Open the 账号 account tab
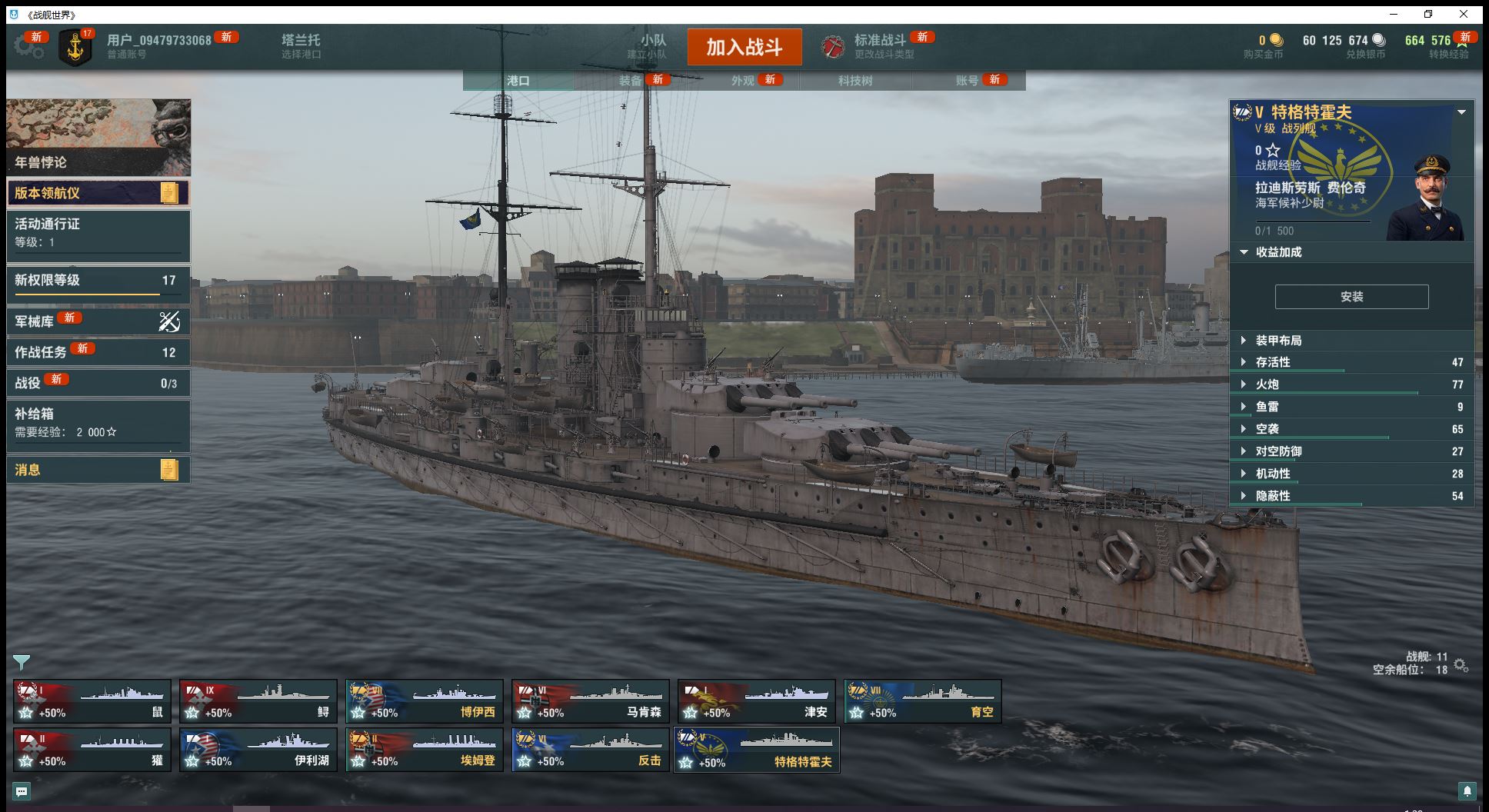This screenshot has height=812, width=1489. tap(967, 81)
